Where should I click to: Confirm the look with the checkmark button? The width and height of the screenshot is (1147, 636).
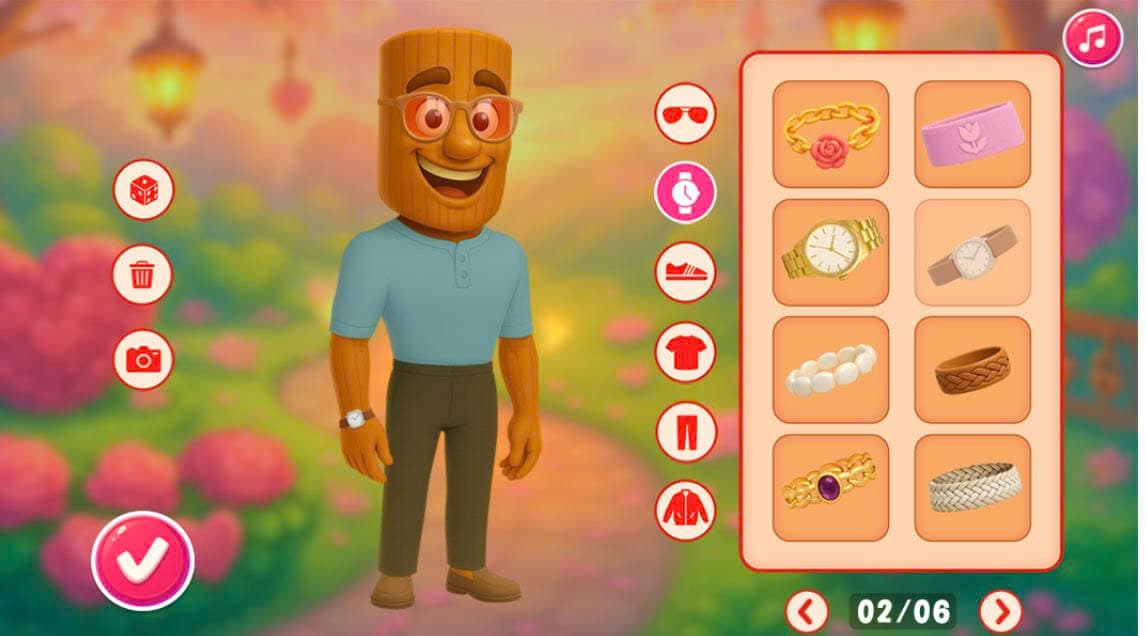pos(143,560)
